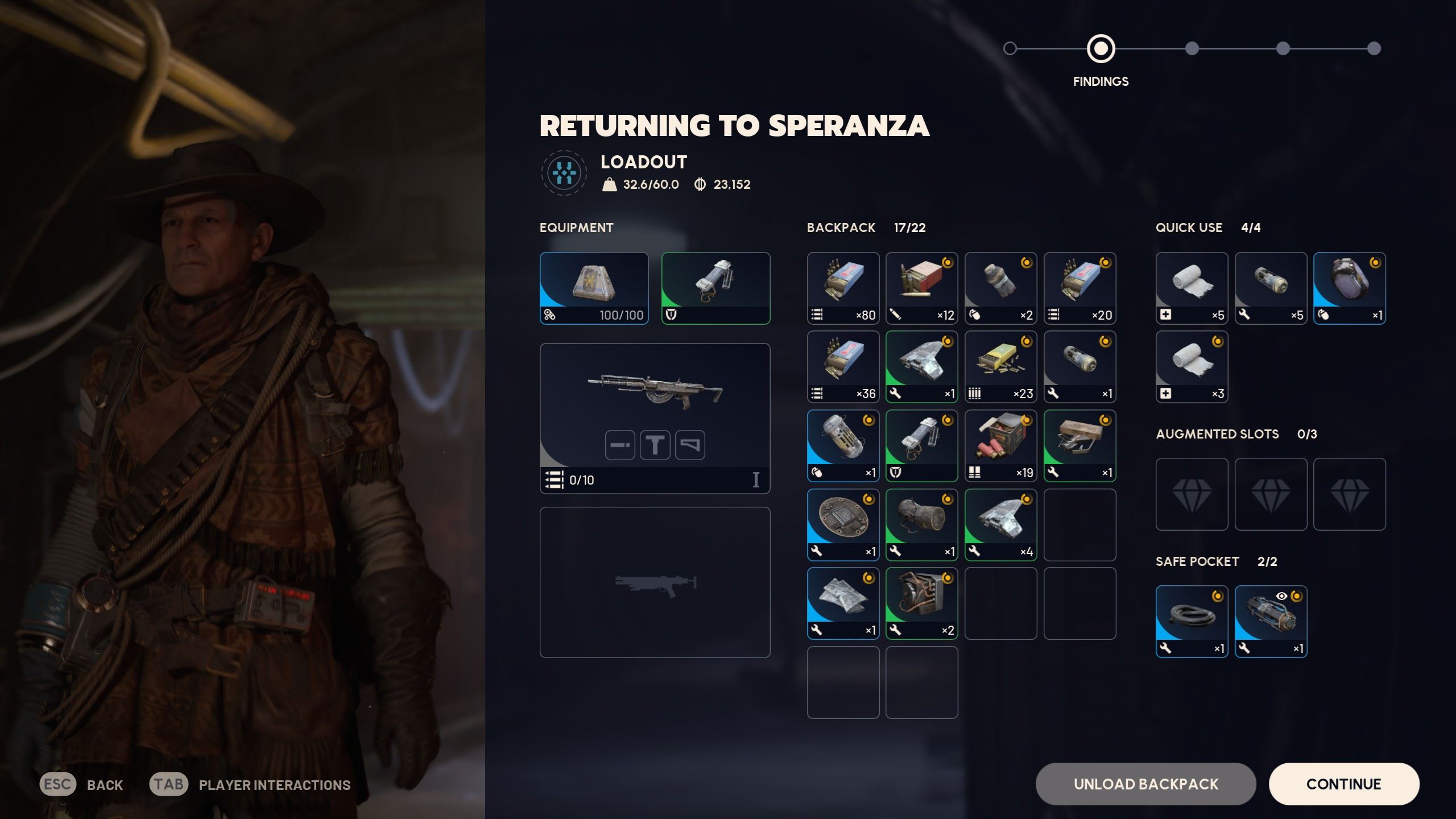Select the x4 metal scrap item
This screenshot has height=819, width=1456.
click(x=1000, y=524)
